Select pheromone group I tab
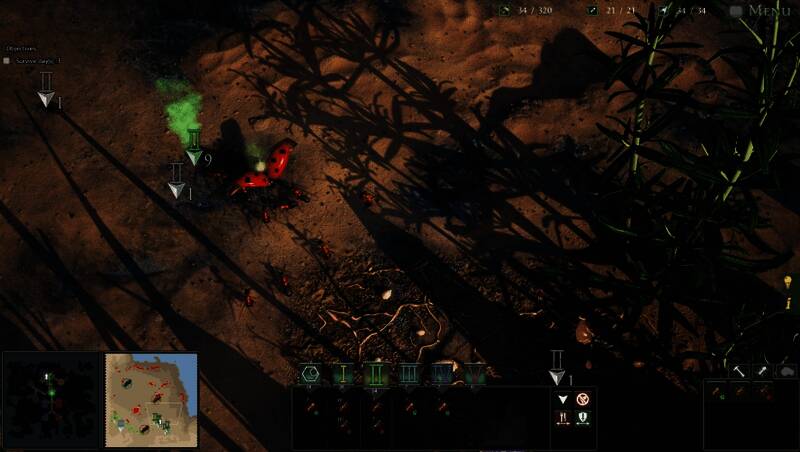Viewport: 800px width, 452px height. click(343, 374)
